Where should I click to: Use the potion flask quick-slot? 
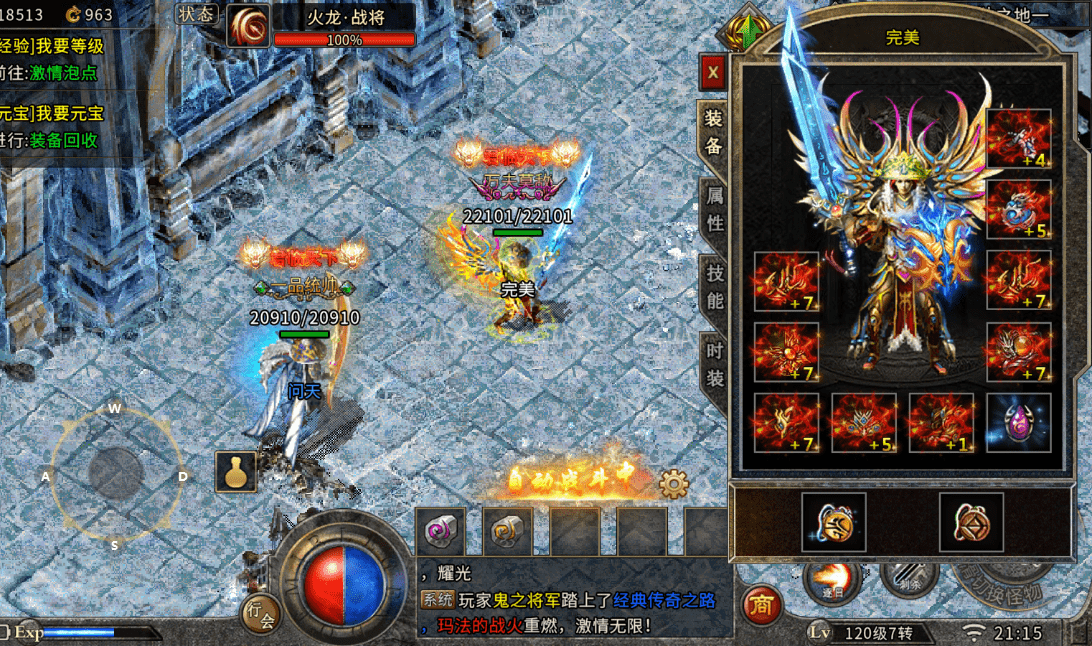click(x=236, y=471)
